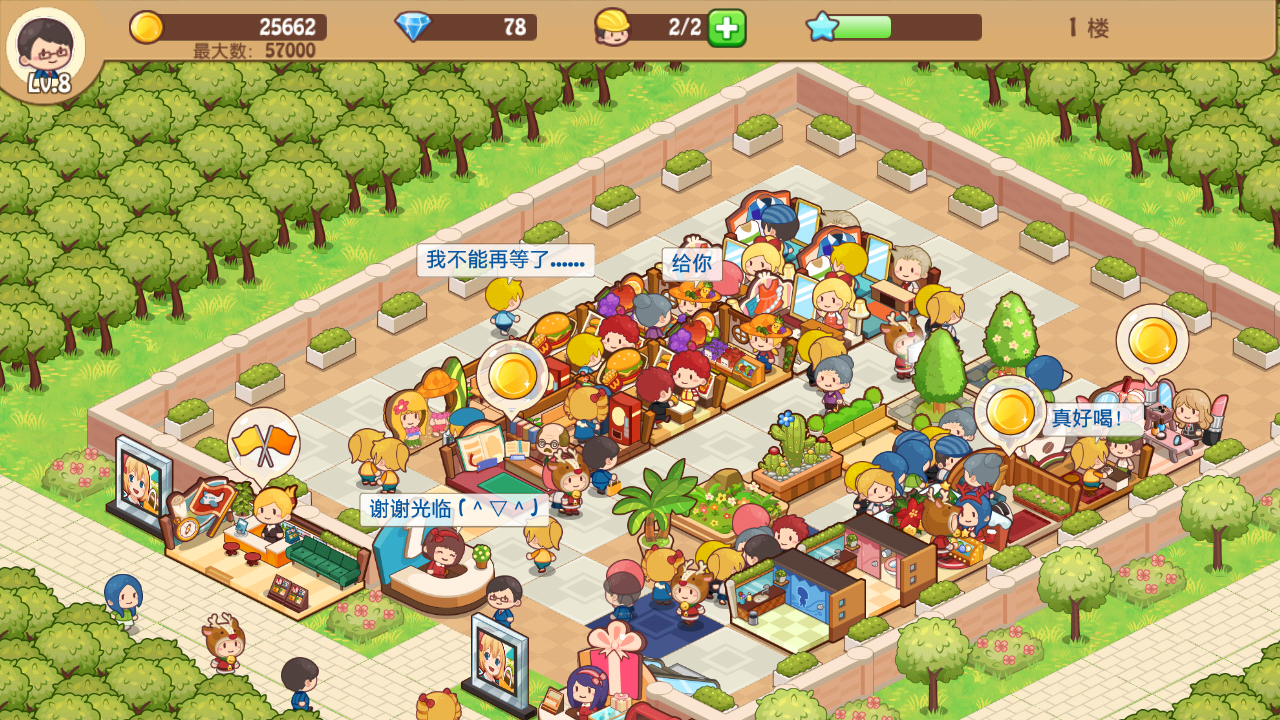Click the "谢谢光临（^▽^）" speech bubble

(452, 510)
